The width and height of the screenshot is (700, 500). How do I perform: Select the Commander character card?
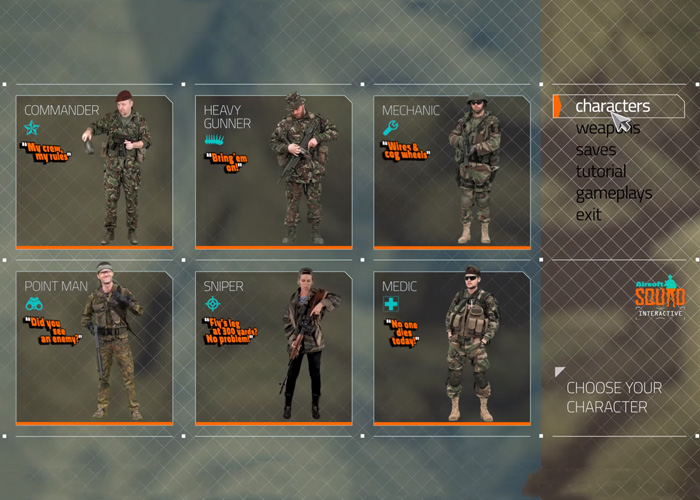pos(94,172)
